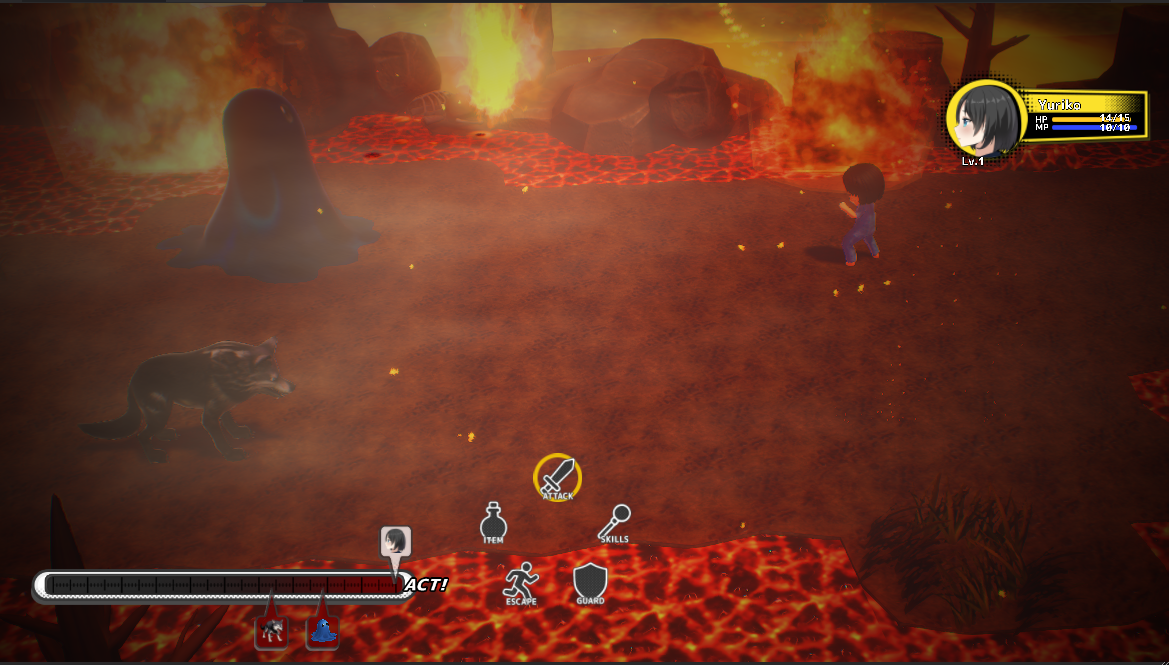Click Yuriko's face marker on the turn gauge
Screen dimensions: 1169x665
pyautogui.click(x=396, y=542)
